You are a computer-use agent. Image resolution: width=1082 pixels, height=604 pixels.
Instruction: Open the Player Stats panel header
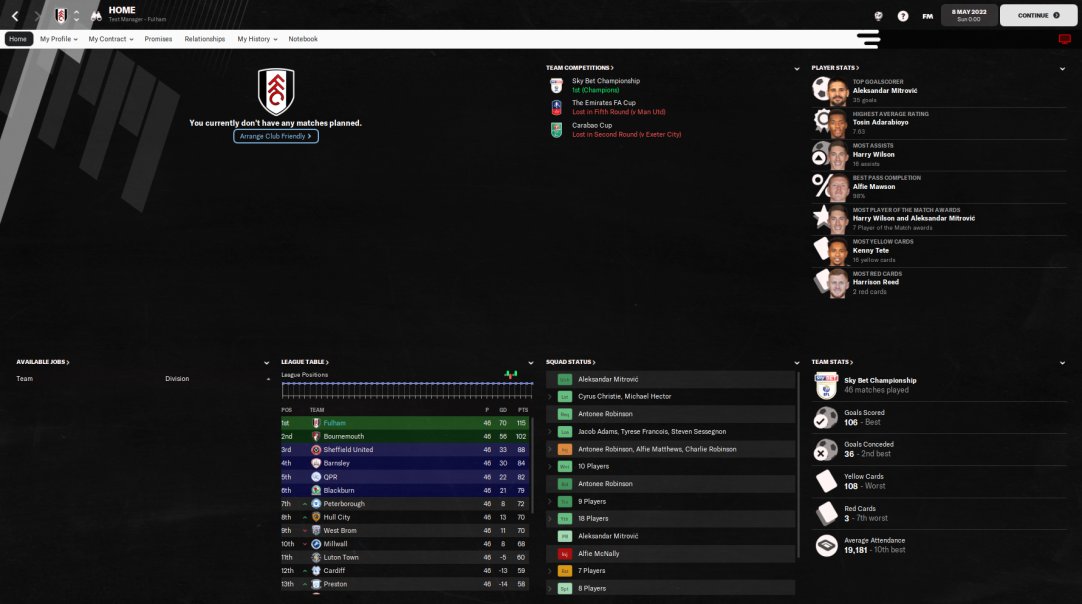tap(833, 68)
